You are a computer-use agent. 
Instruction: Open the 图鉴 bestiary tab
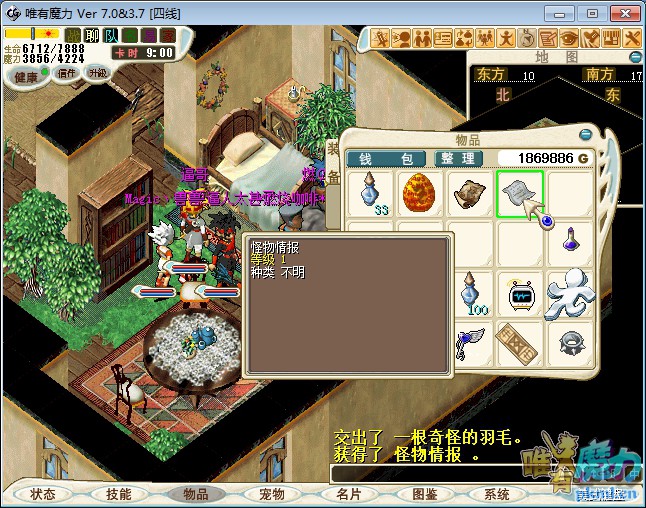(x=424, y=494)
